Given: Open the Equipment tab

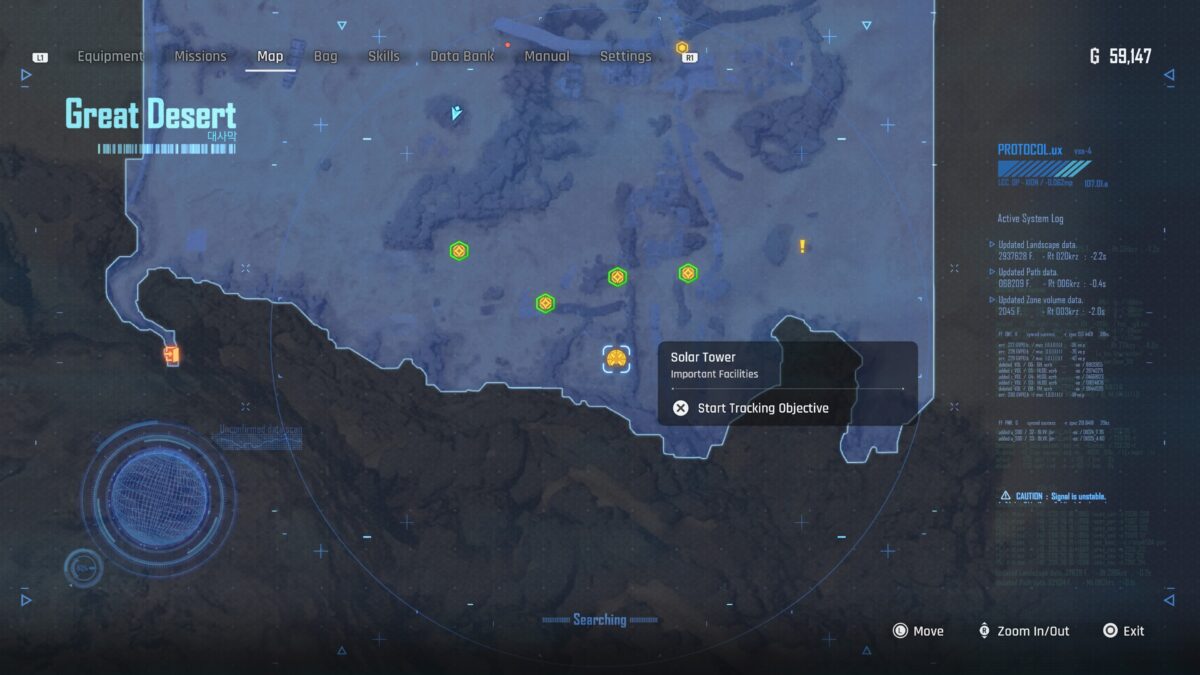Looking at the screenshot, I should pyautogui.click(x=111, y=56).
